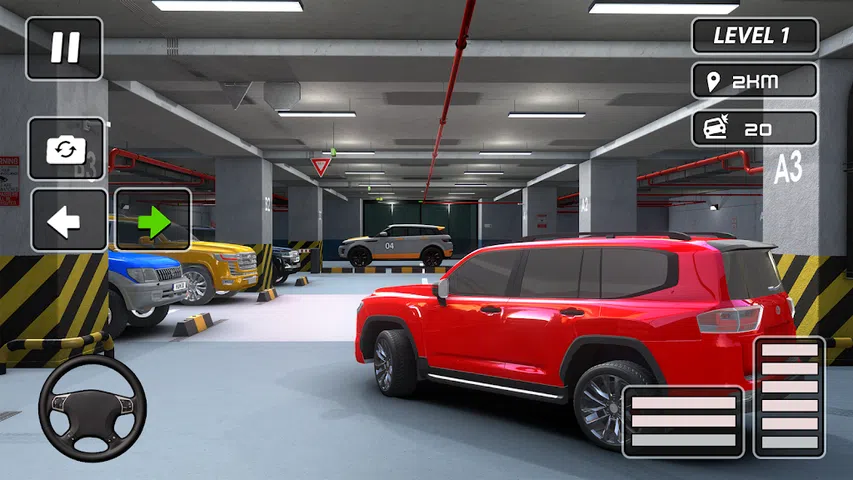Screen dimensions: 853x480
Task: Activate the left turn signal arrow
Action: (68, 220)
